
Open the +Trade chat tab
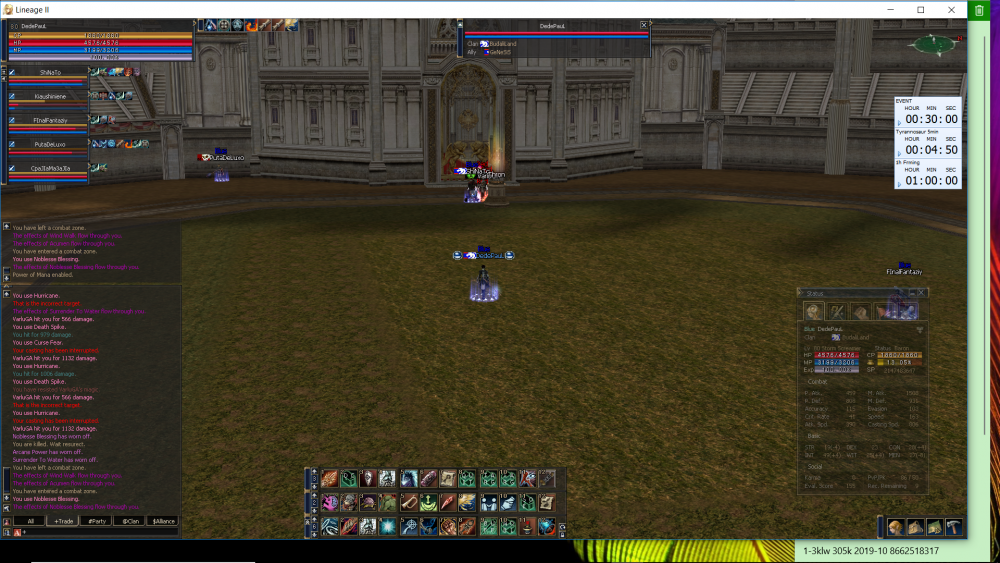64,521
